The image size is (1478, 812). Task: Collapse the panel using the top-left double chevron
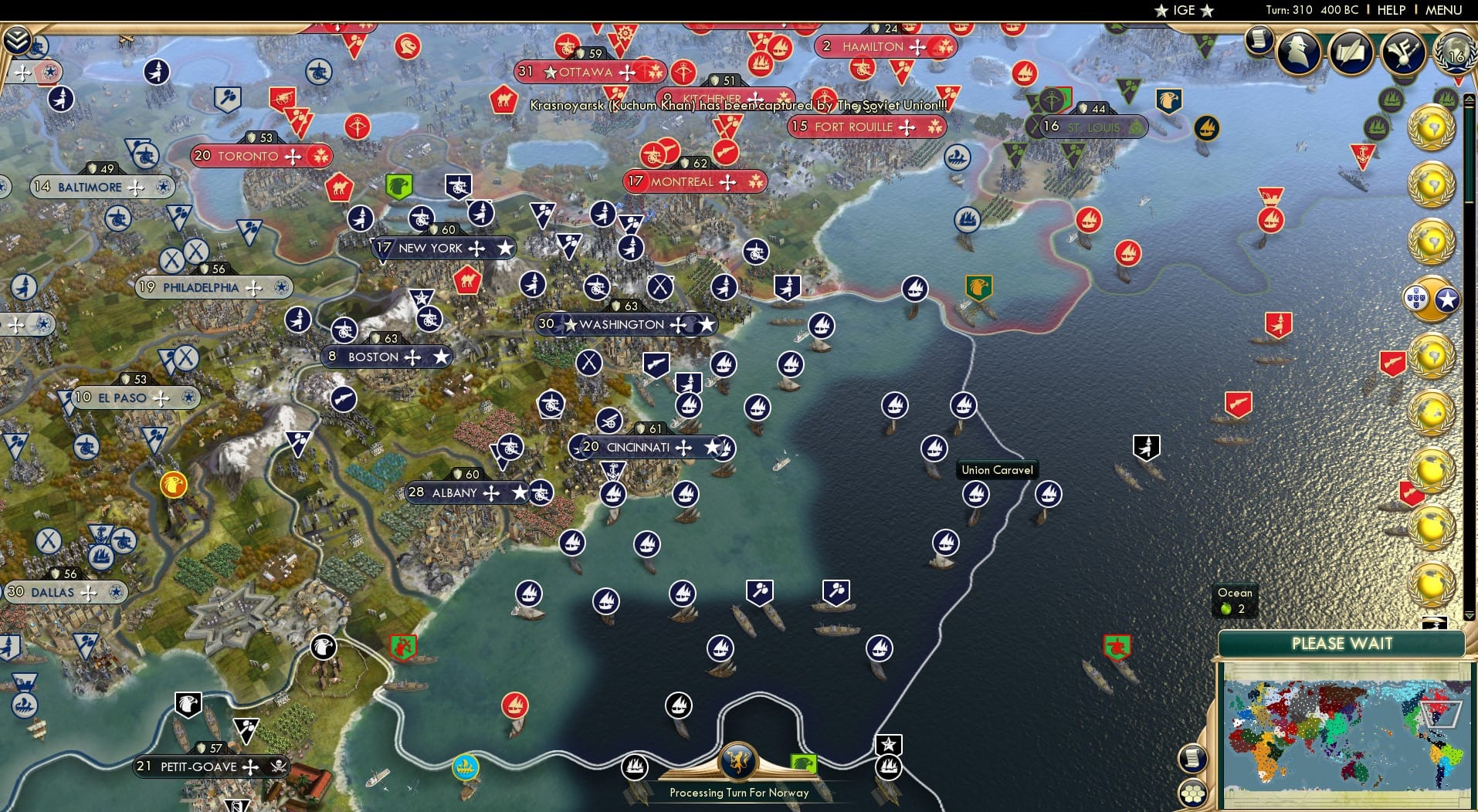click(17, 40)
